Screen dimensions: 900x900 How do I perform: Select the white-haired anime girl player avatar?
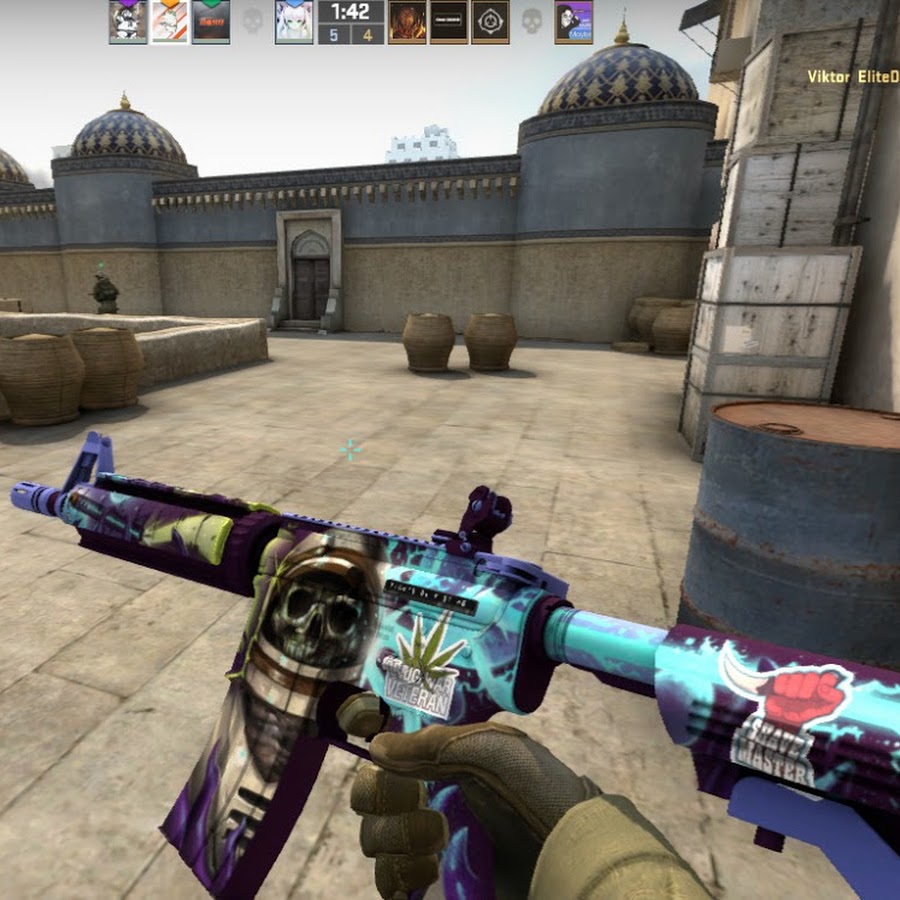[294, 21]
